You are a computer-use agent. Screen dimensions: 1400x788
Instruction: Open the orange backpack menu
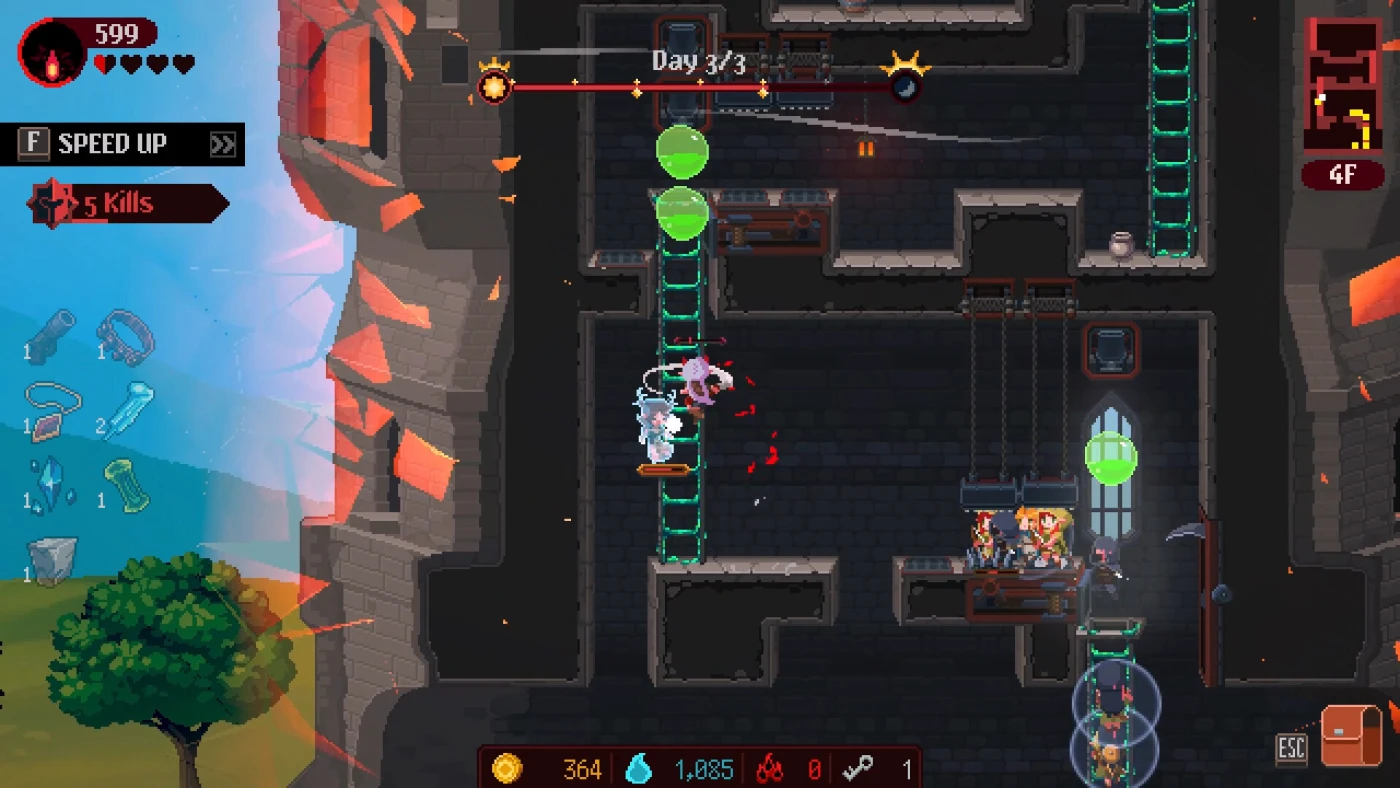(x=1351, y=736)
